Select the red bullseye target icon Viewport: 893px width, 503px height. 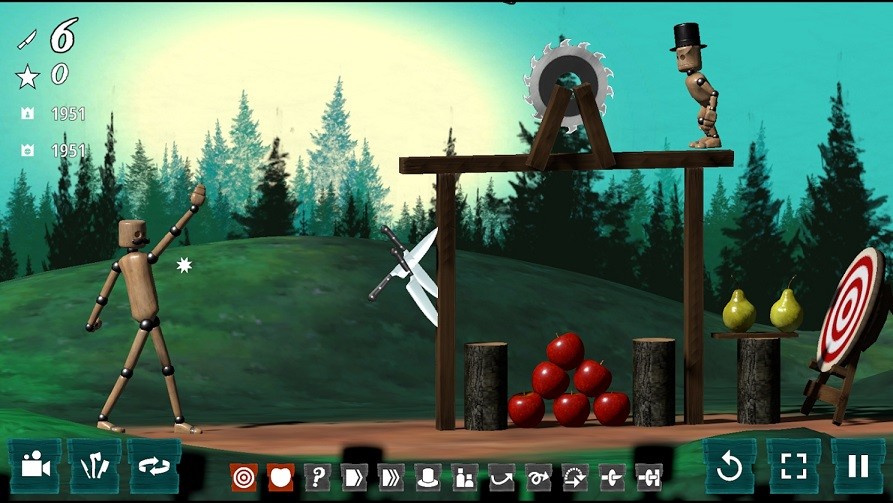pos(243,477)
